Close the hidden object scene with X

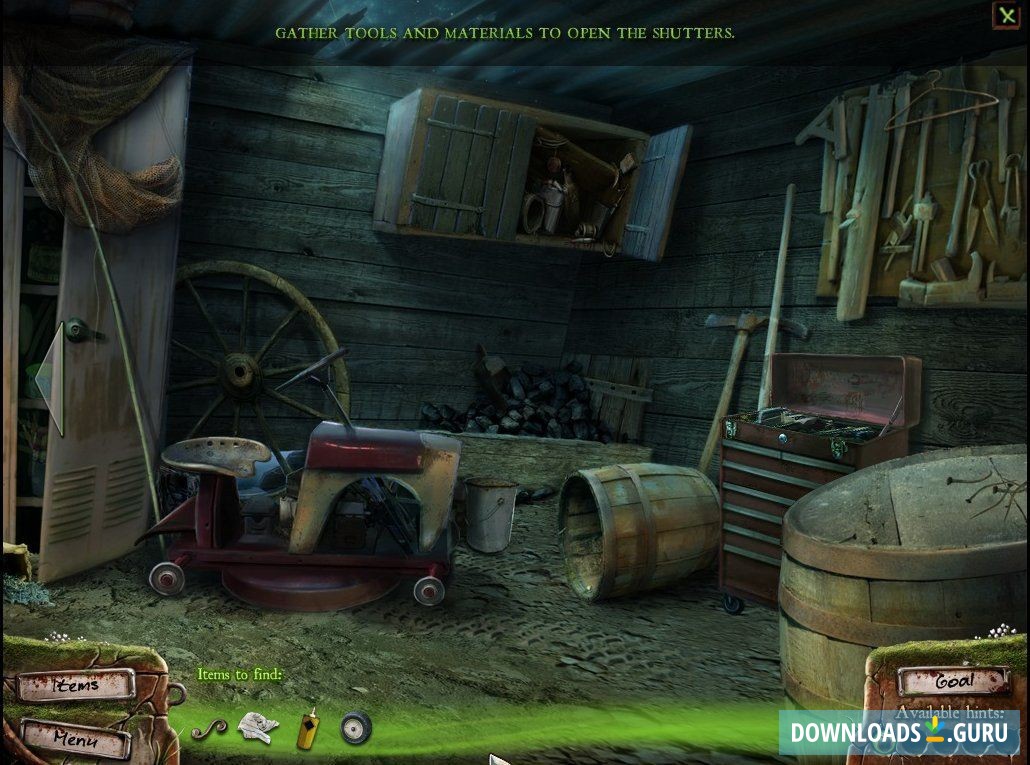[1005, 15]
